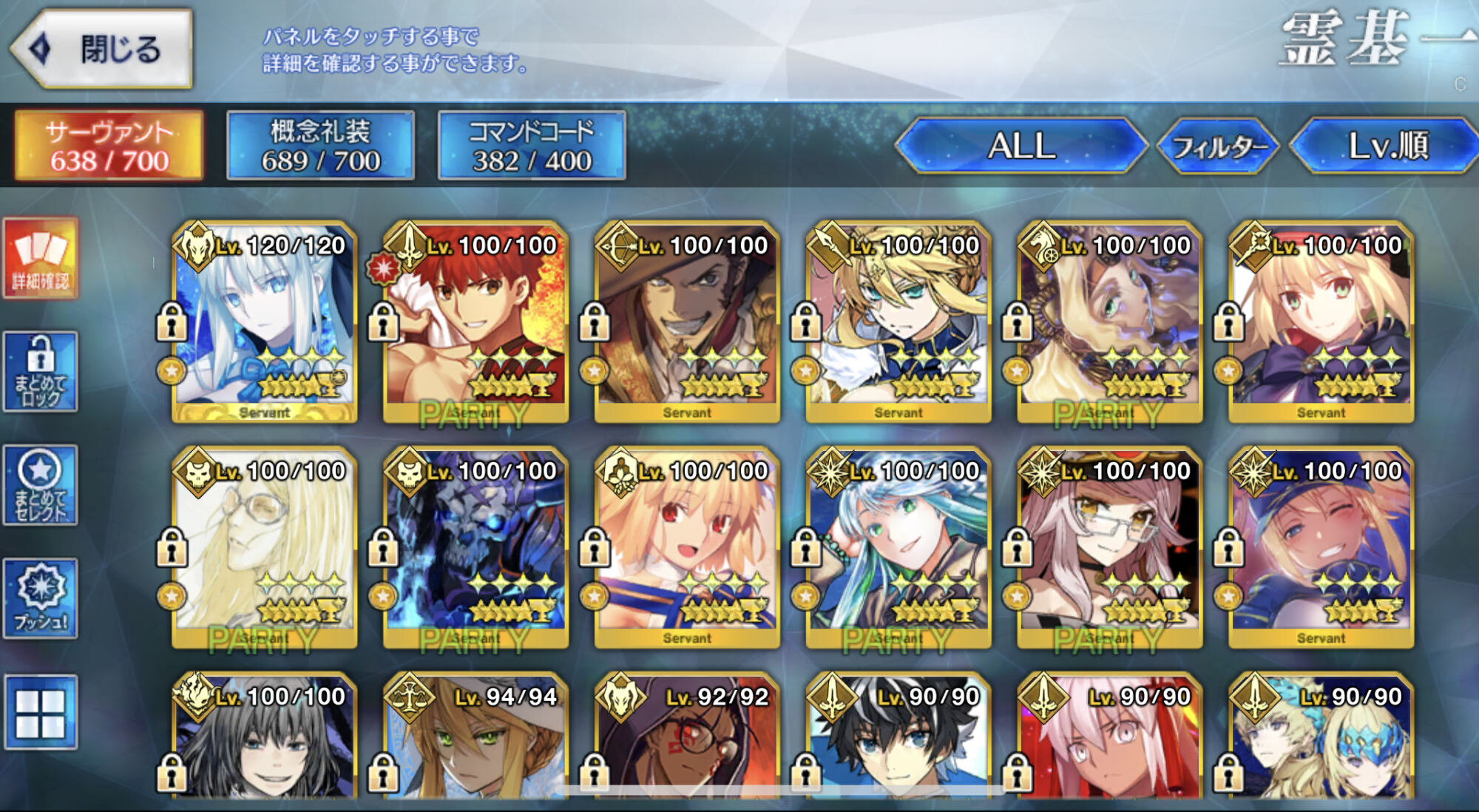This screenshot has width=1479, height=812.
Task: Open the 概念礼装 tab
Action: (x=320, y=146)
